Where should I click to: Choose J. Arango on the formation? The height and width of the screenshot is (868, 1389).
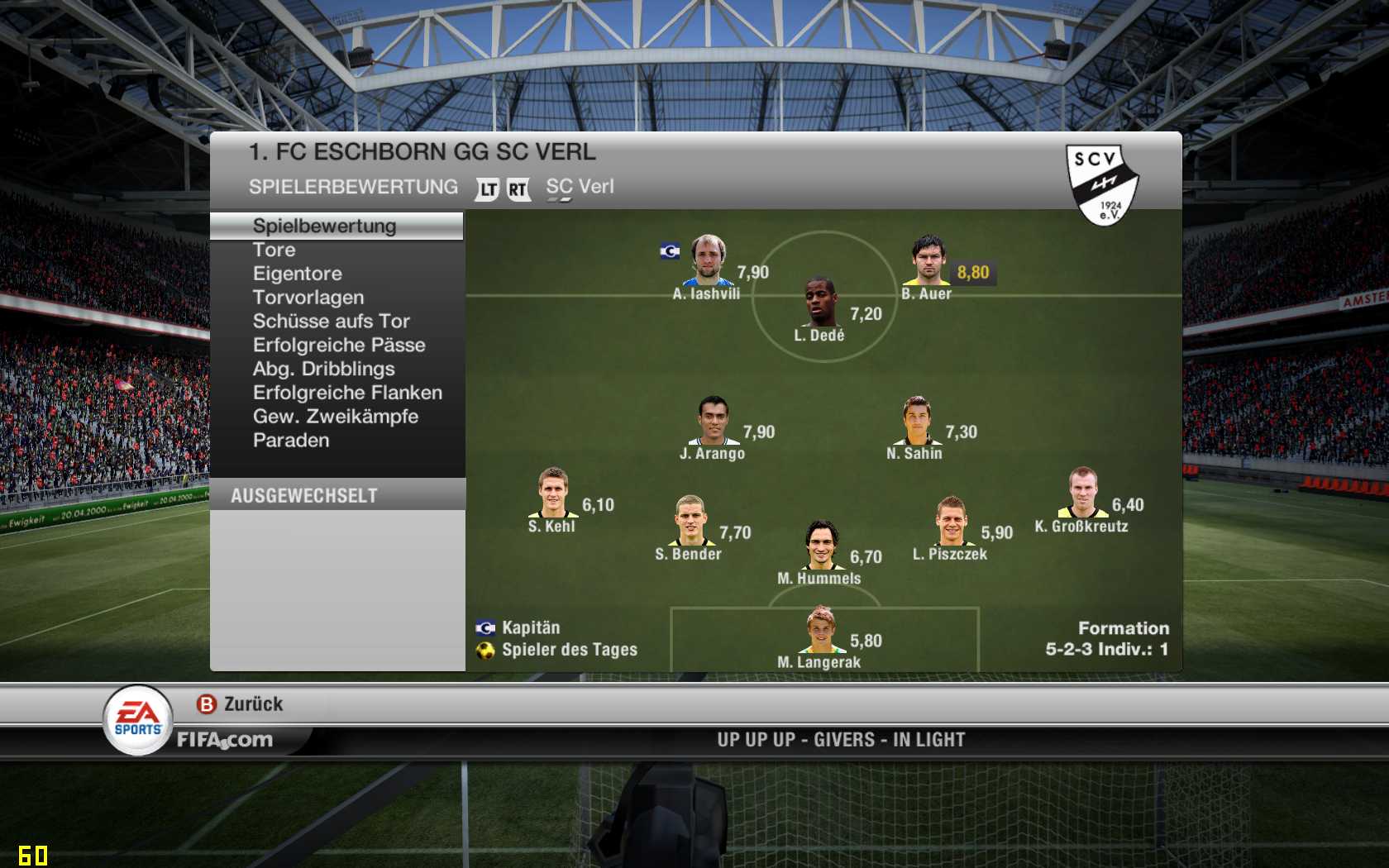pos(713,420)
